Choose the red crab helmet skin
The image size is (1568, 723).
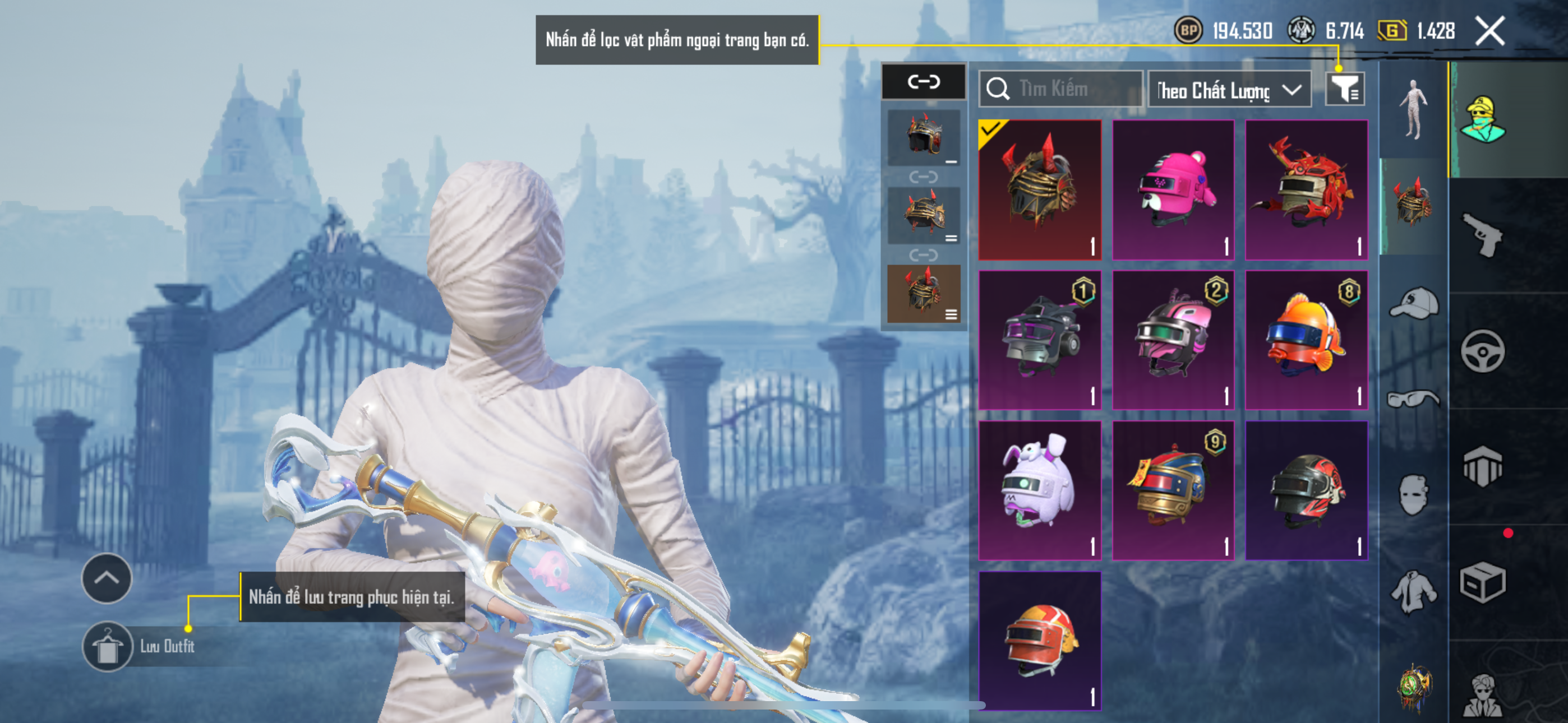pos(1306,189)
